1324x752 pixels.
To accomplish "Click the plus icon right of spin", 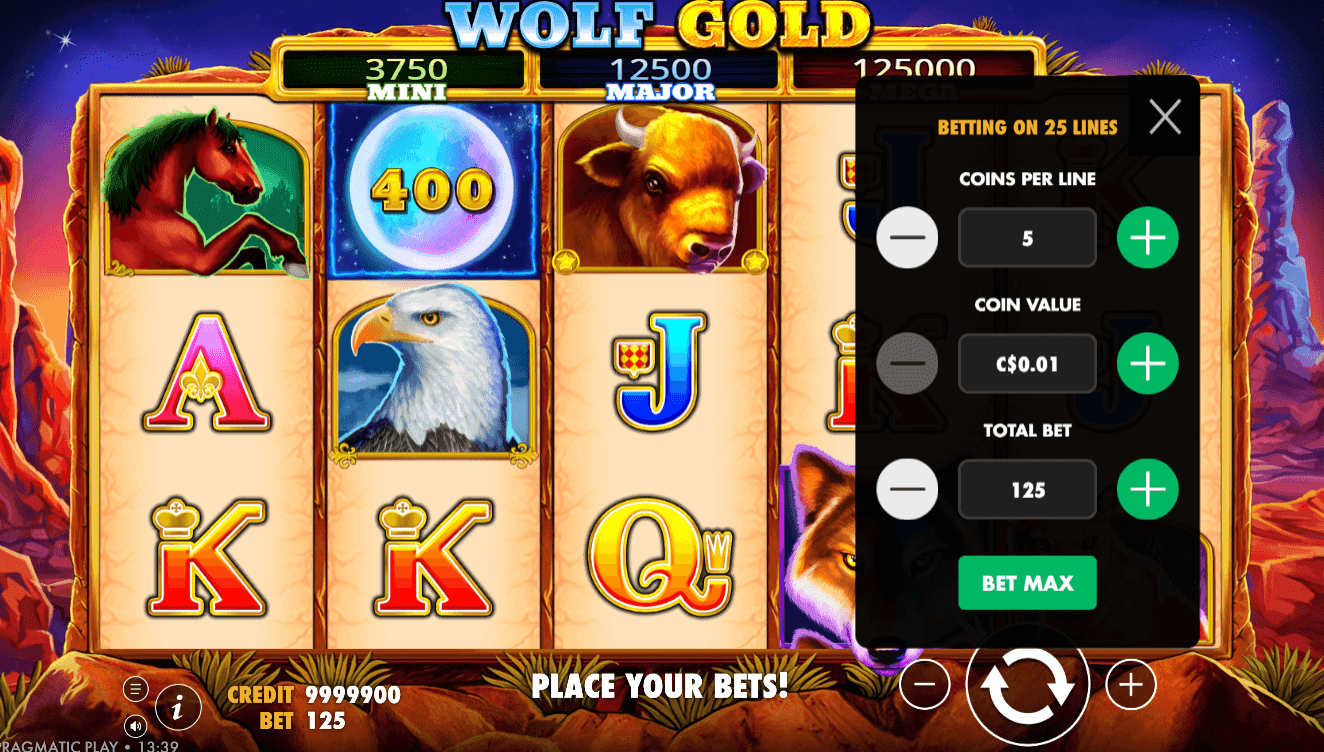I will [1130, 684].
